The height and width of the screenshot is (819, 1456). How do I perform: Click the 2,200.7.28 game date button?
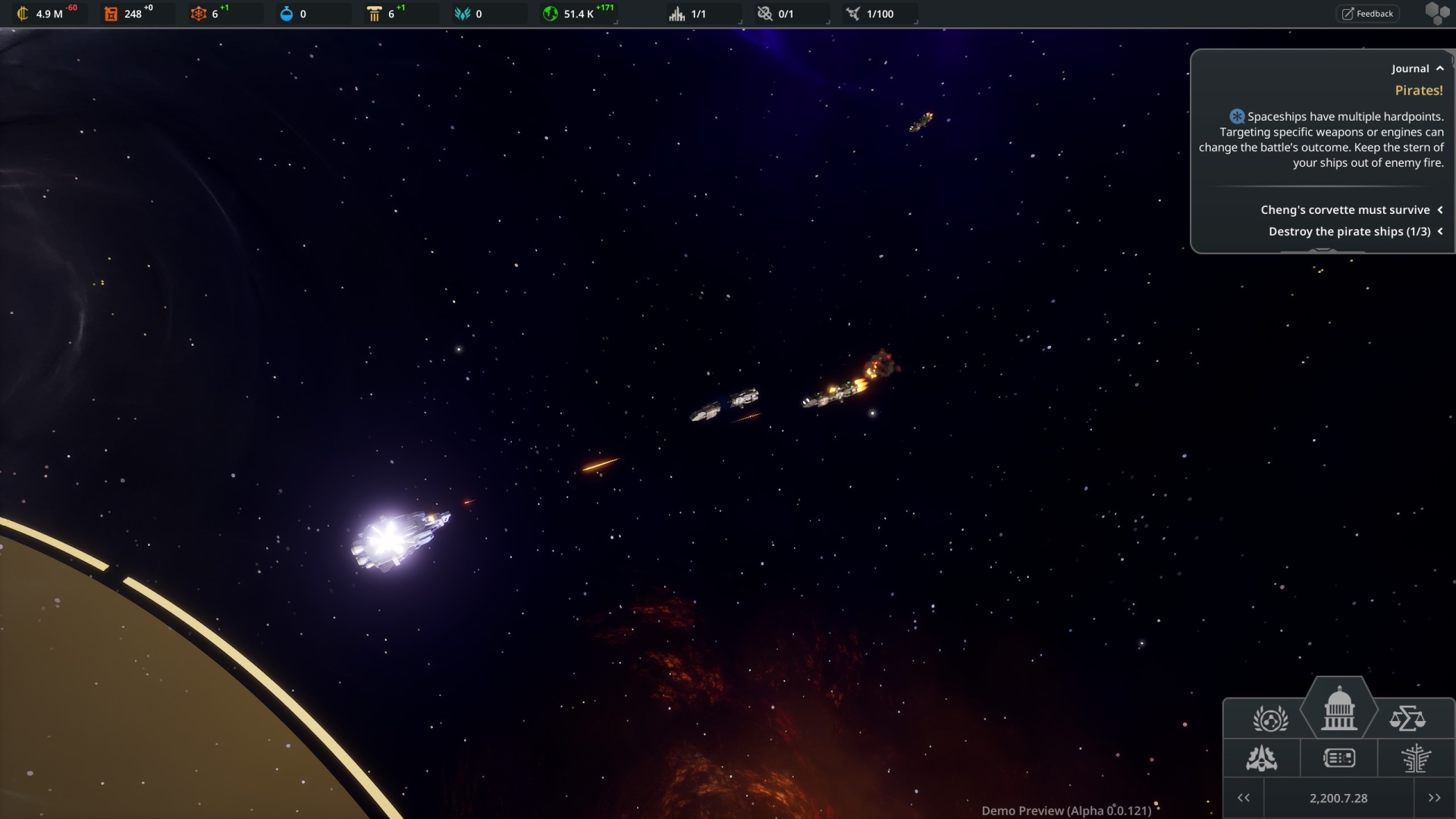tap(1338, 798)
